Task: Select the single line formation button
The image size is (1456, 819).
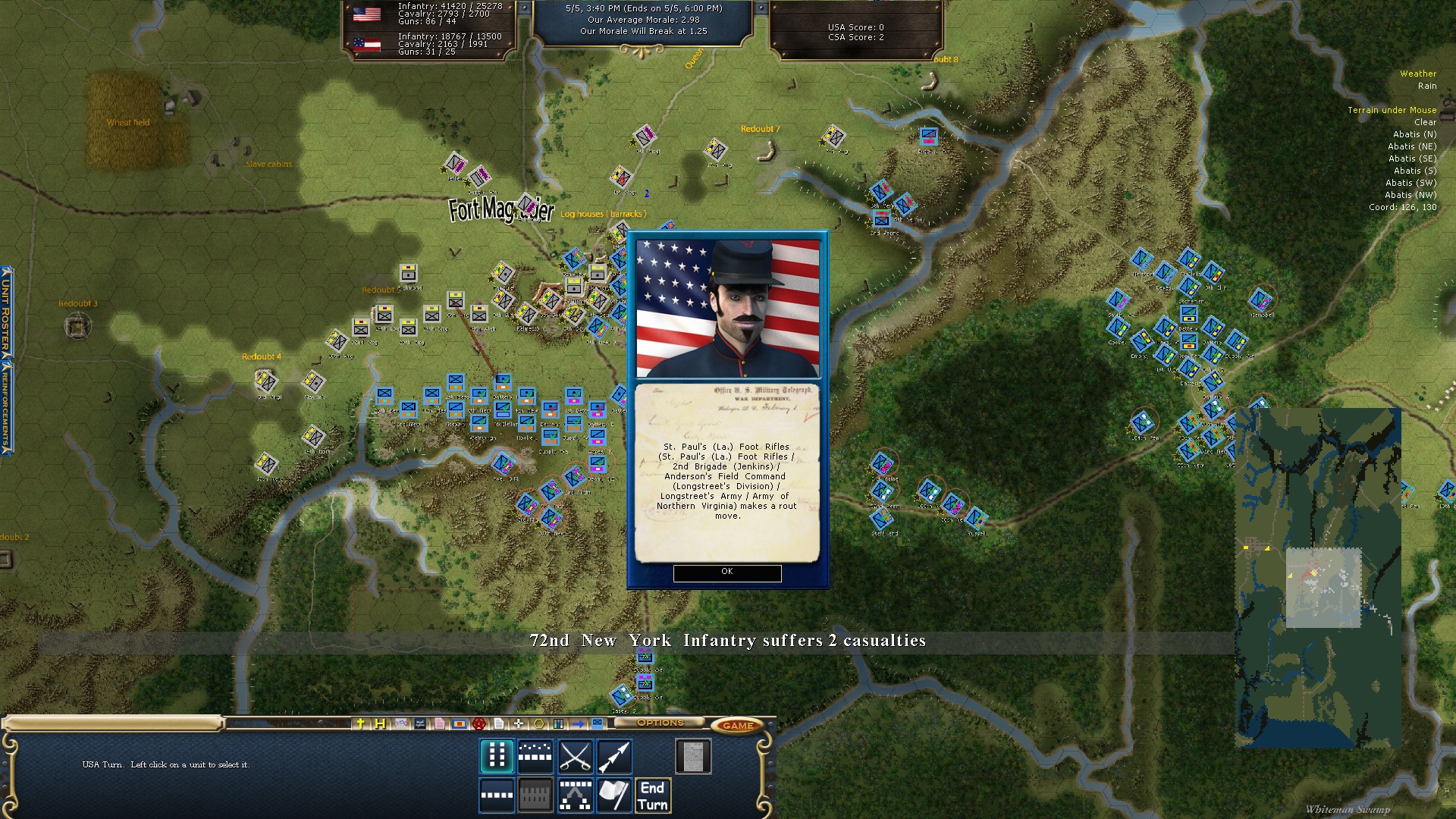Action: click(x=497, y=795)
